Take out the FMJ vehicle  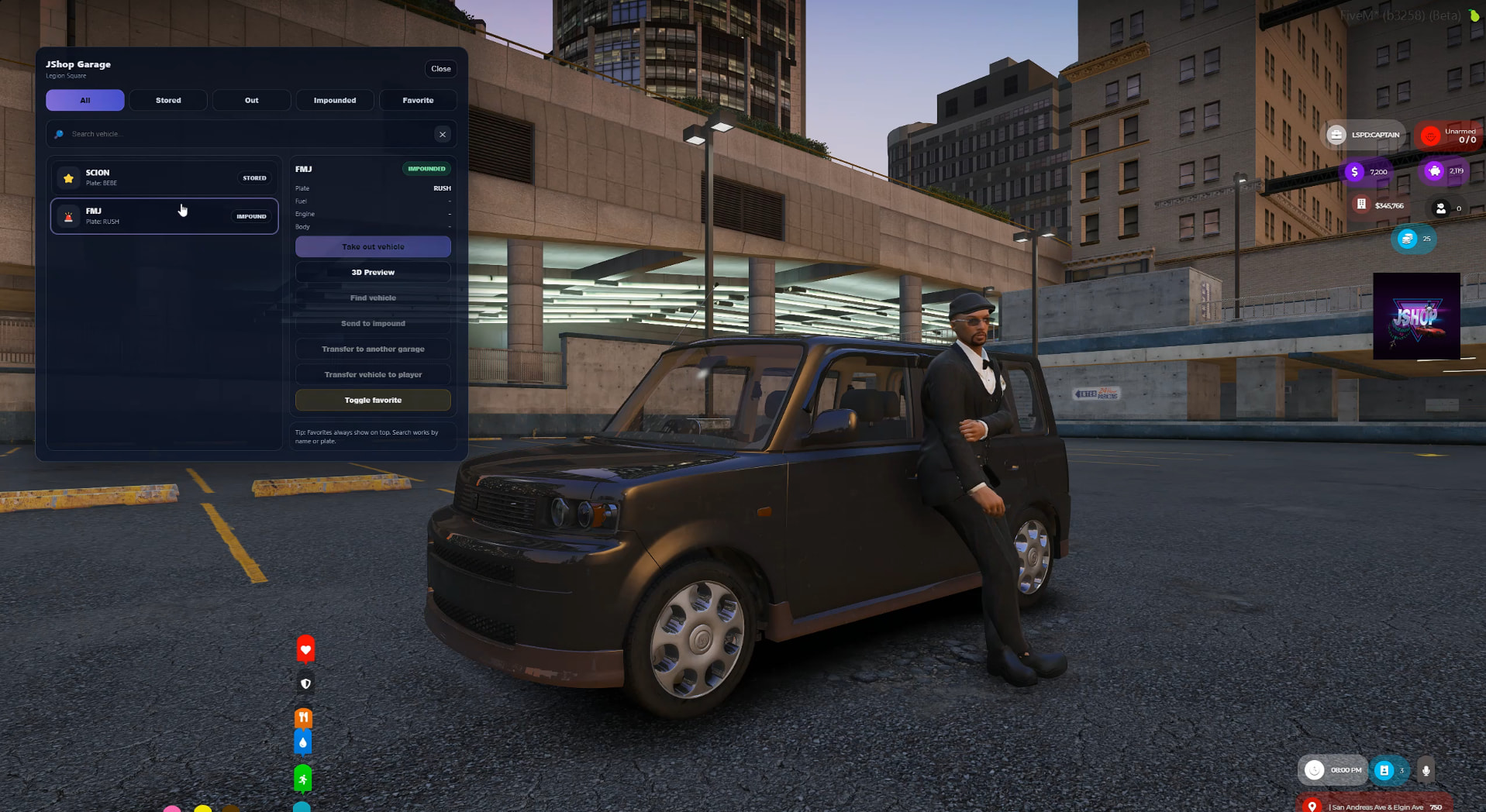tap(373, 246)
